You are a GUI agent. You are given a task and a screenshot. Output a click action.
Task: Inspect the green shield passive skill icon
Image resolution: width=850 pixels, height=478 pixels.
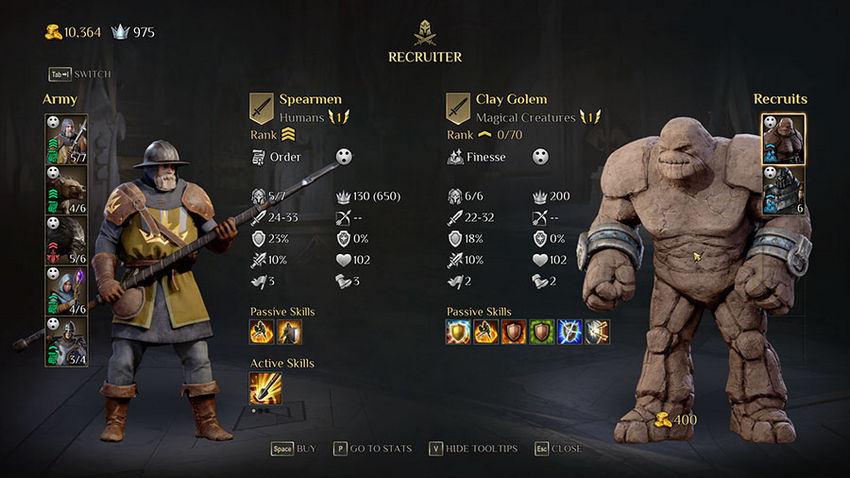[541, 331]
